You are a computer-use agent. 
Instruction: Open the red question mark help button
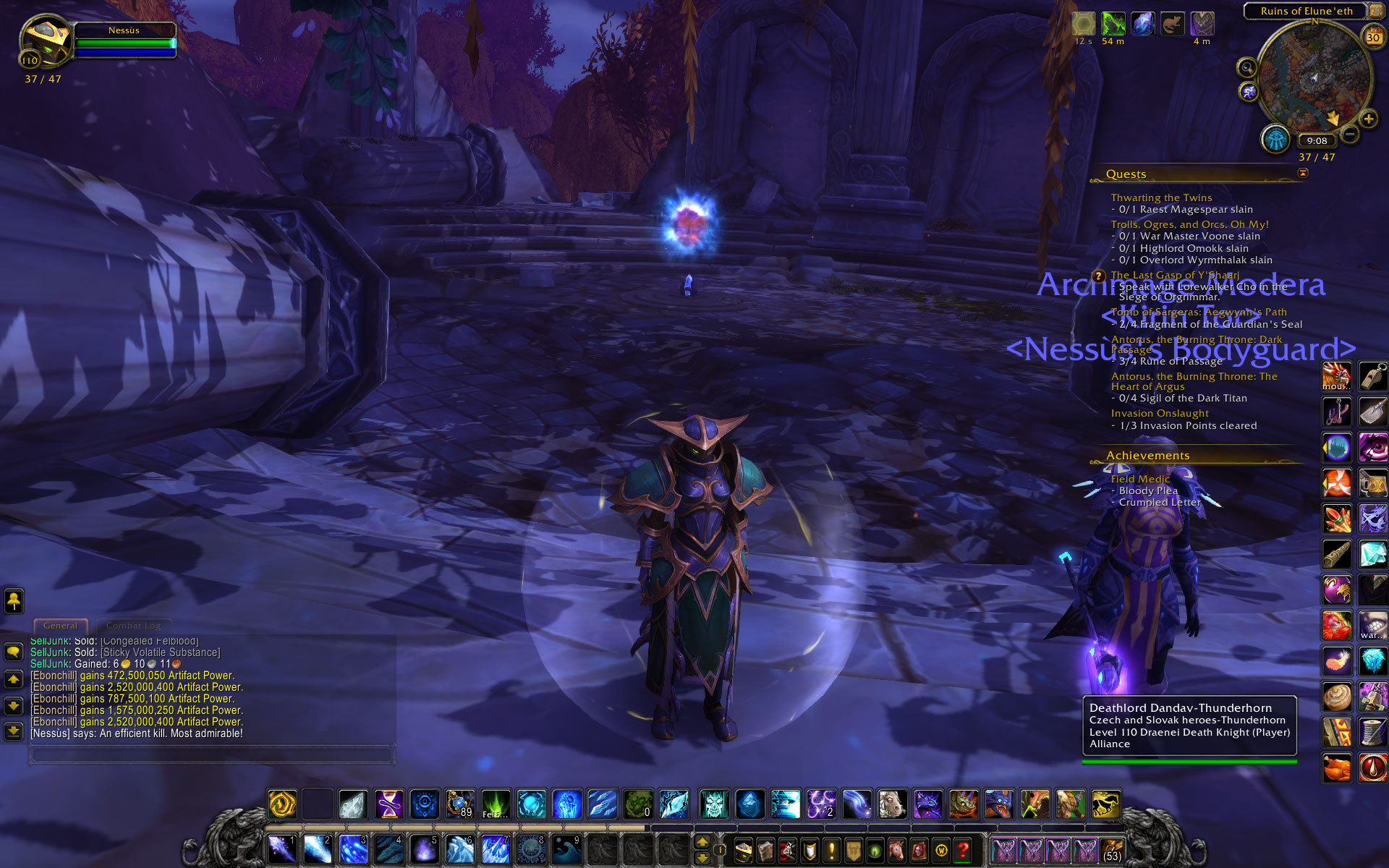click(962, 851)
